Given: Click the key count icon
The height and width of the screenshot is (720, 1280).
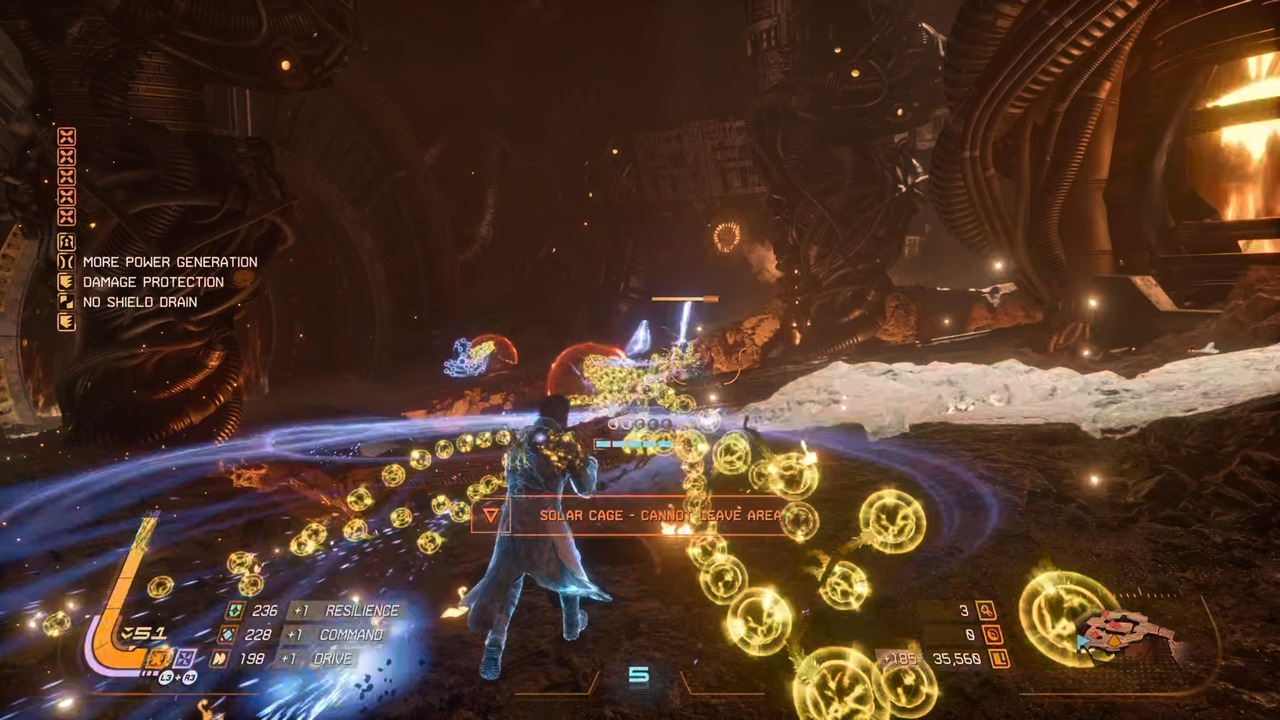Looking at the screenshot, I should (987, 611).
